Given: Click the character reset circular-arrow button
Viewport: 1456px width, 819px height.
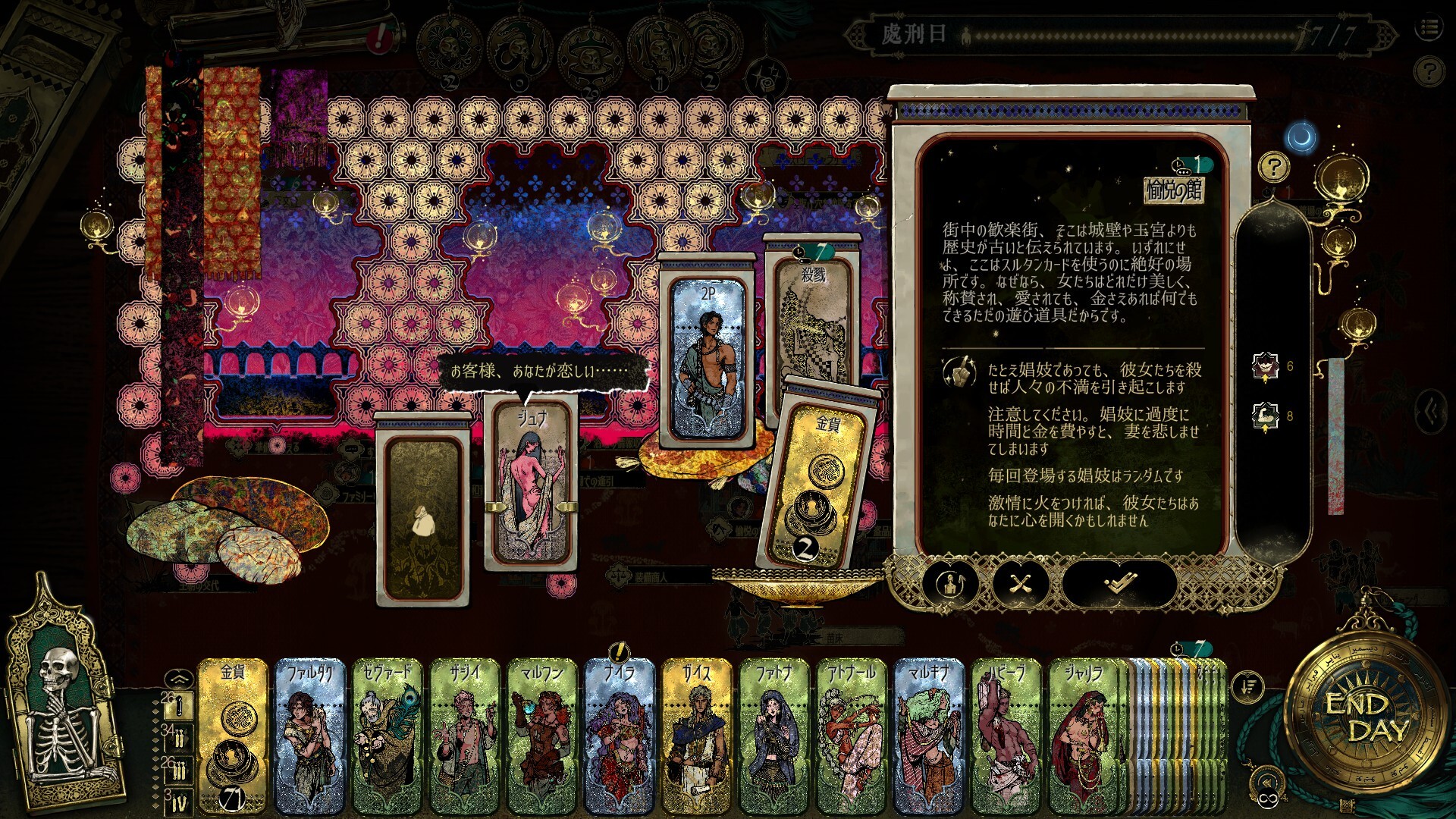Looking at the screenshot, I should 951,584.
